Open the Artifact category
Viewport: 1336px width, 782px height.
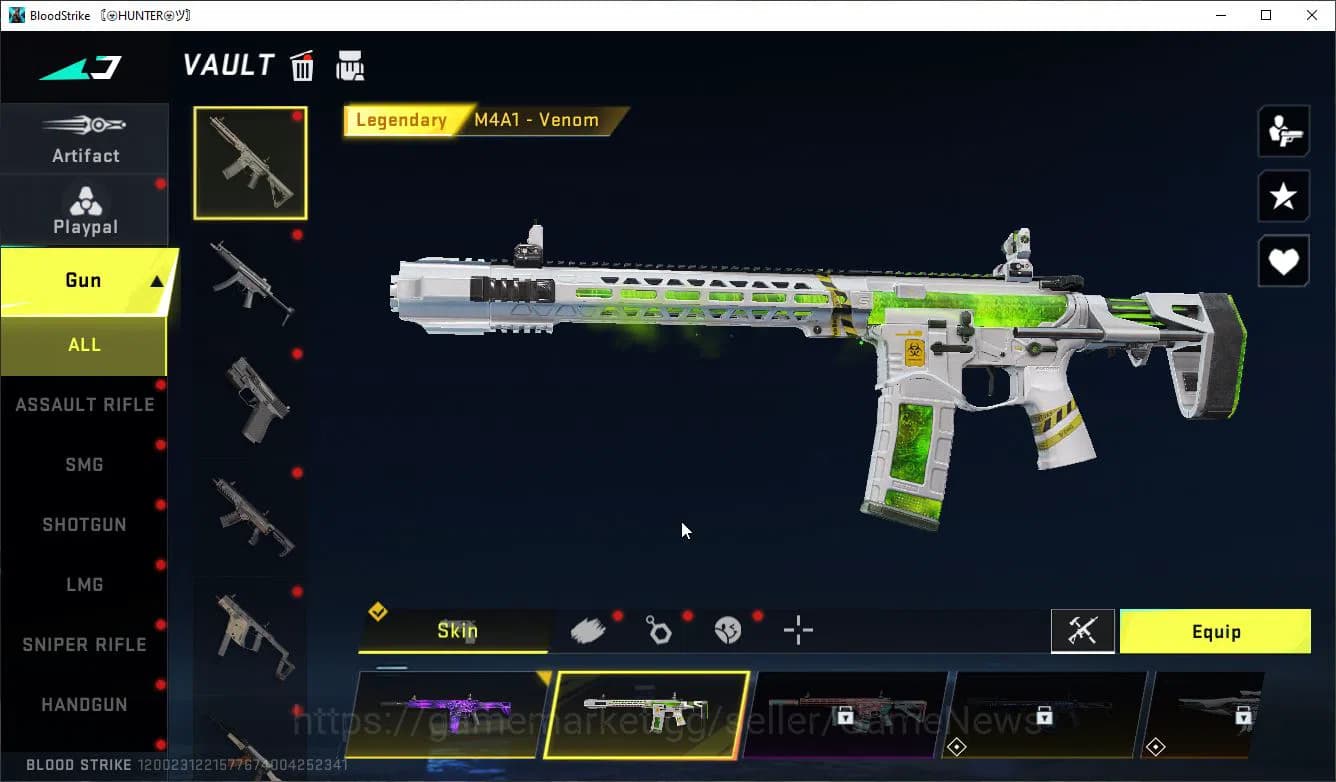point(85,140)
